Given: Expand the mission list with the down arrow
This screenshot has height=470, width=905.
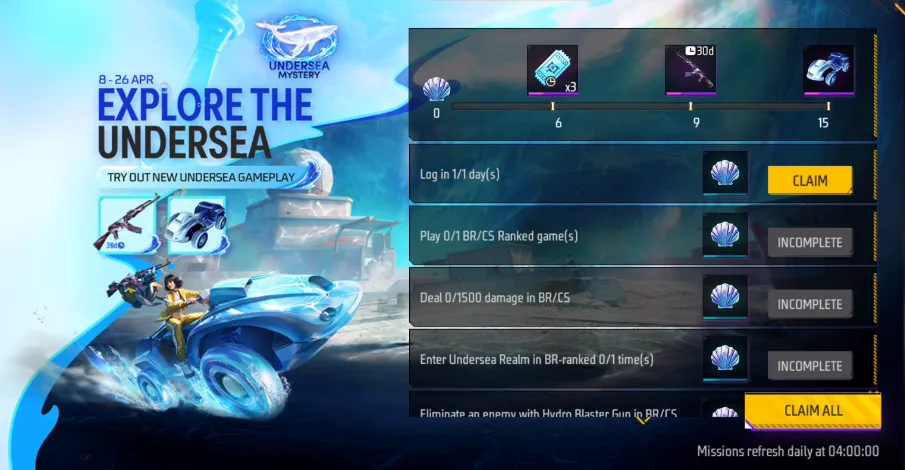Looking at the screenshot, I should [643, 420].
